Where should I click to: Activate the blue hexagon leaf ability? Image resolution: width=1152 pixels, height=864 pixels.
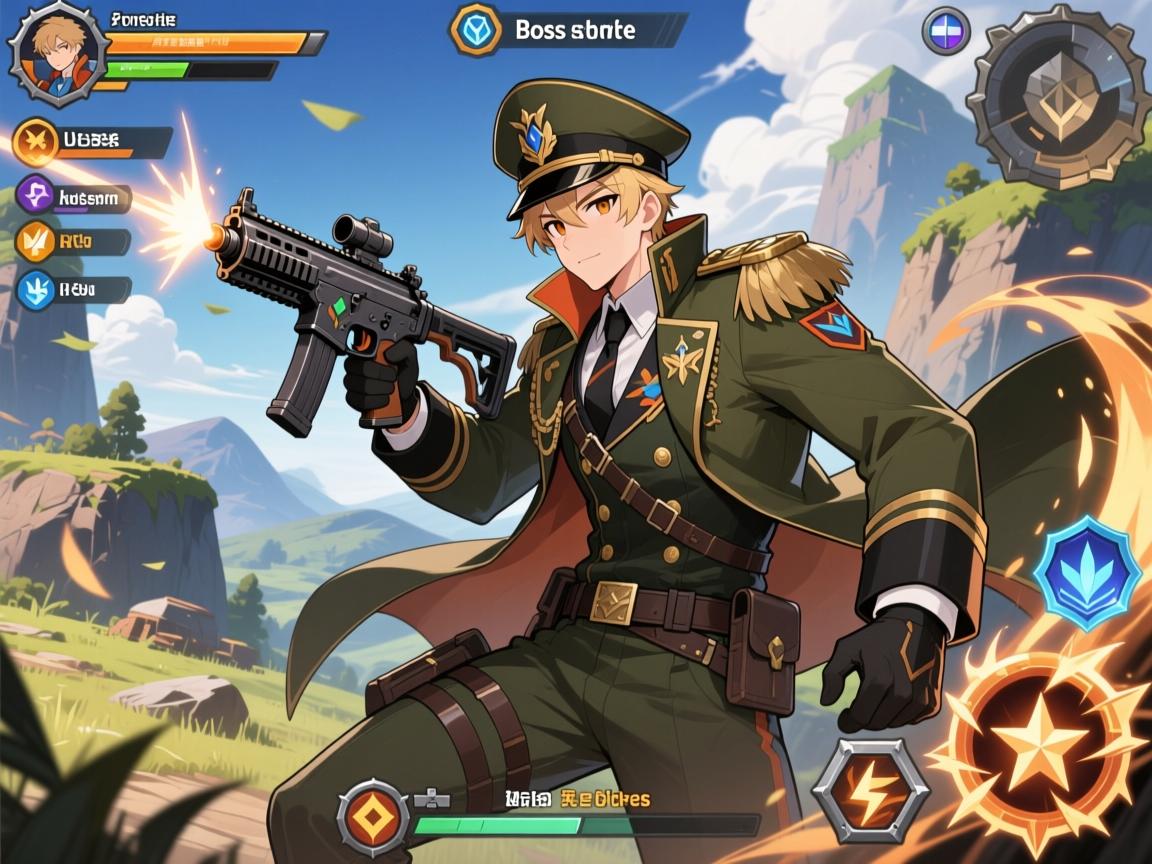coord(1087,573)
